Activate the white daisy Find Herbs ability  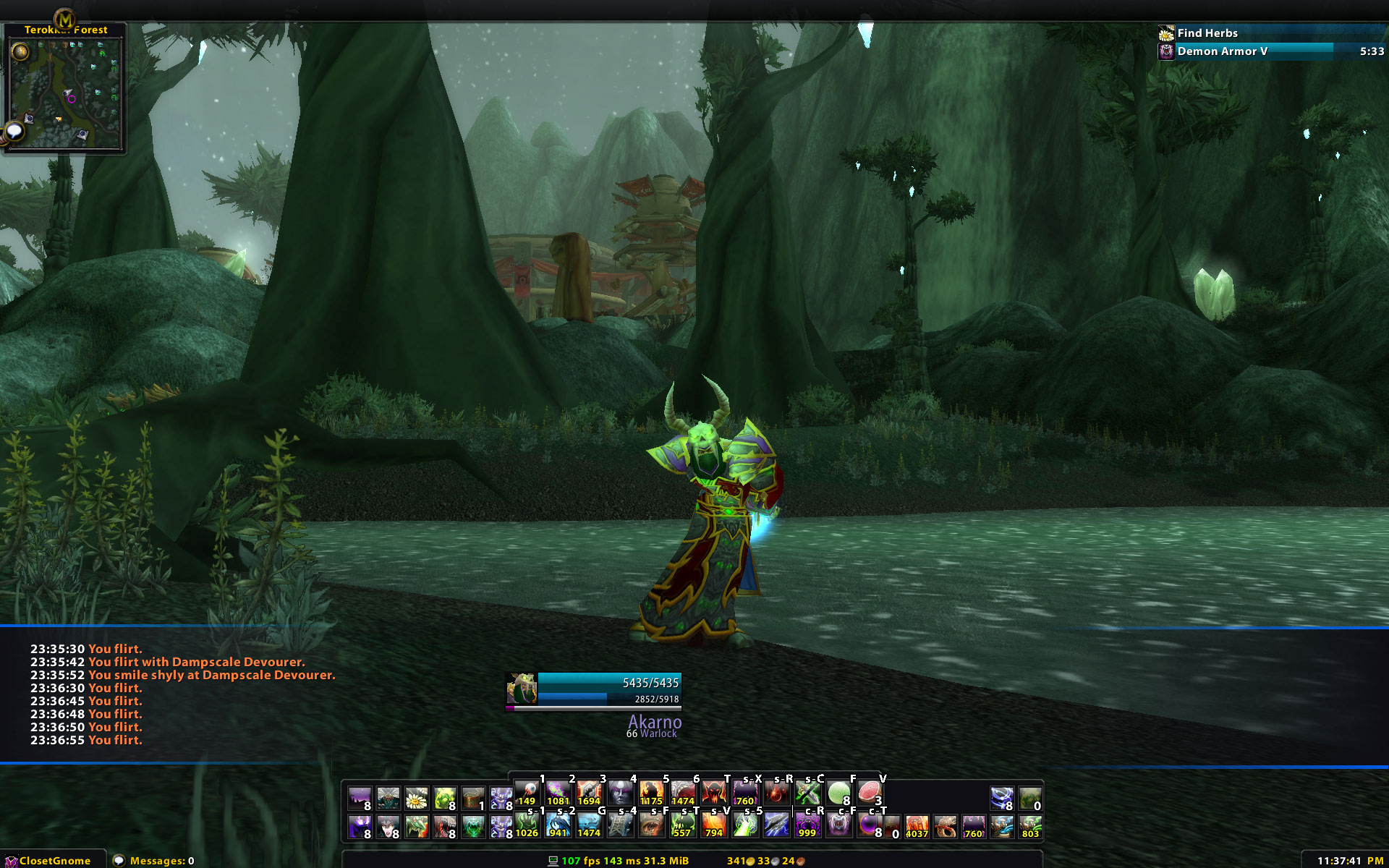click(x=416, y=799)
